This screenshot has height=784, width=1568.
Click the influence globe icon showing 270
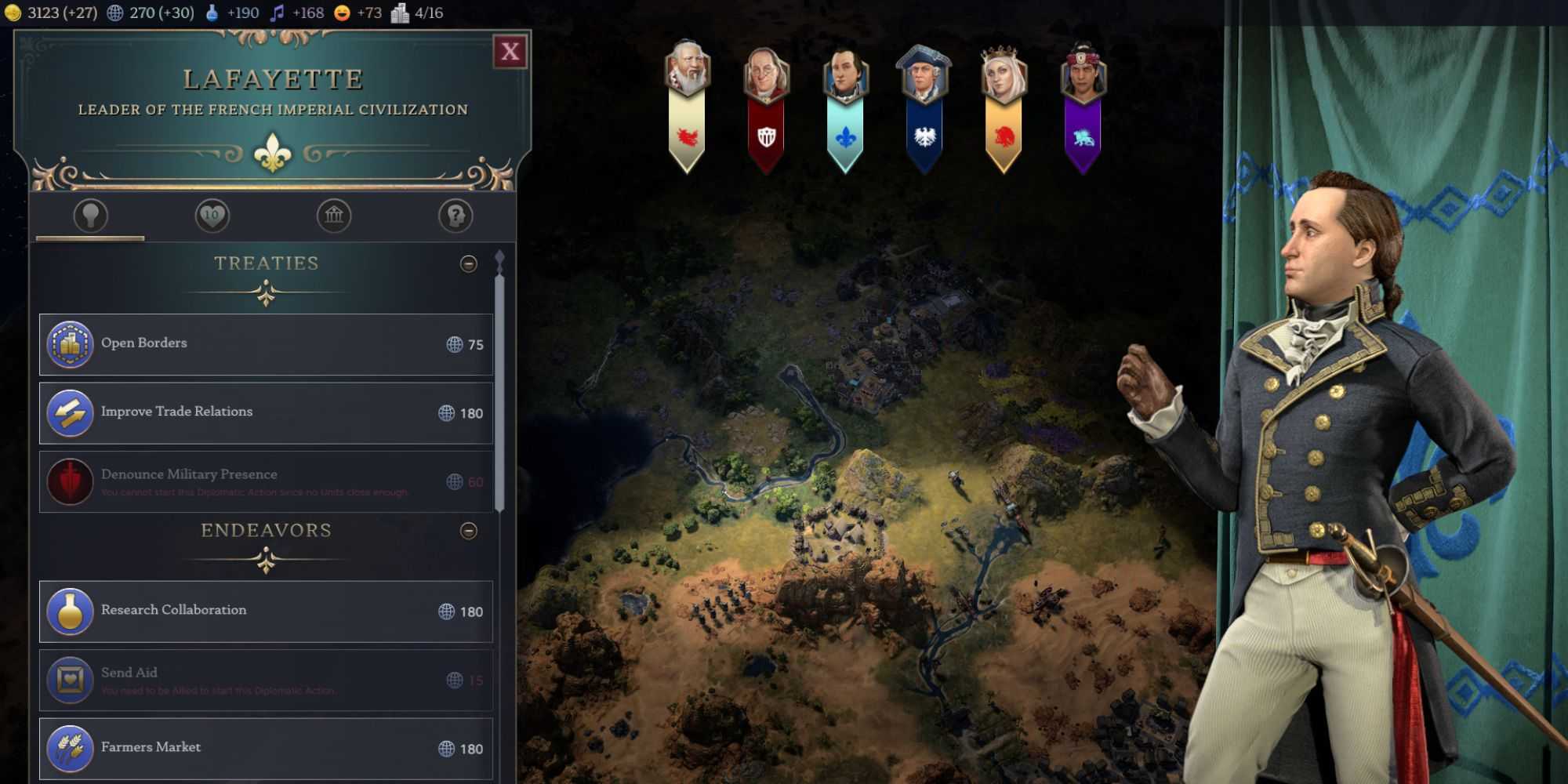pos(114,13)
